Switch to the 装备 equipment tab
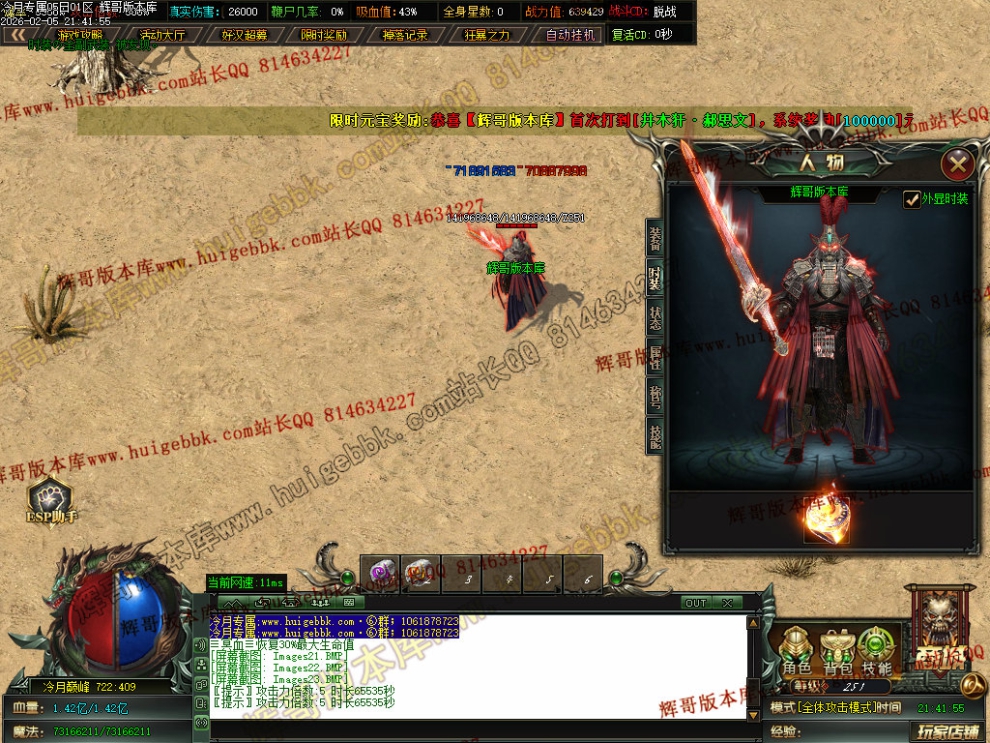 click(x=655, y=239)
